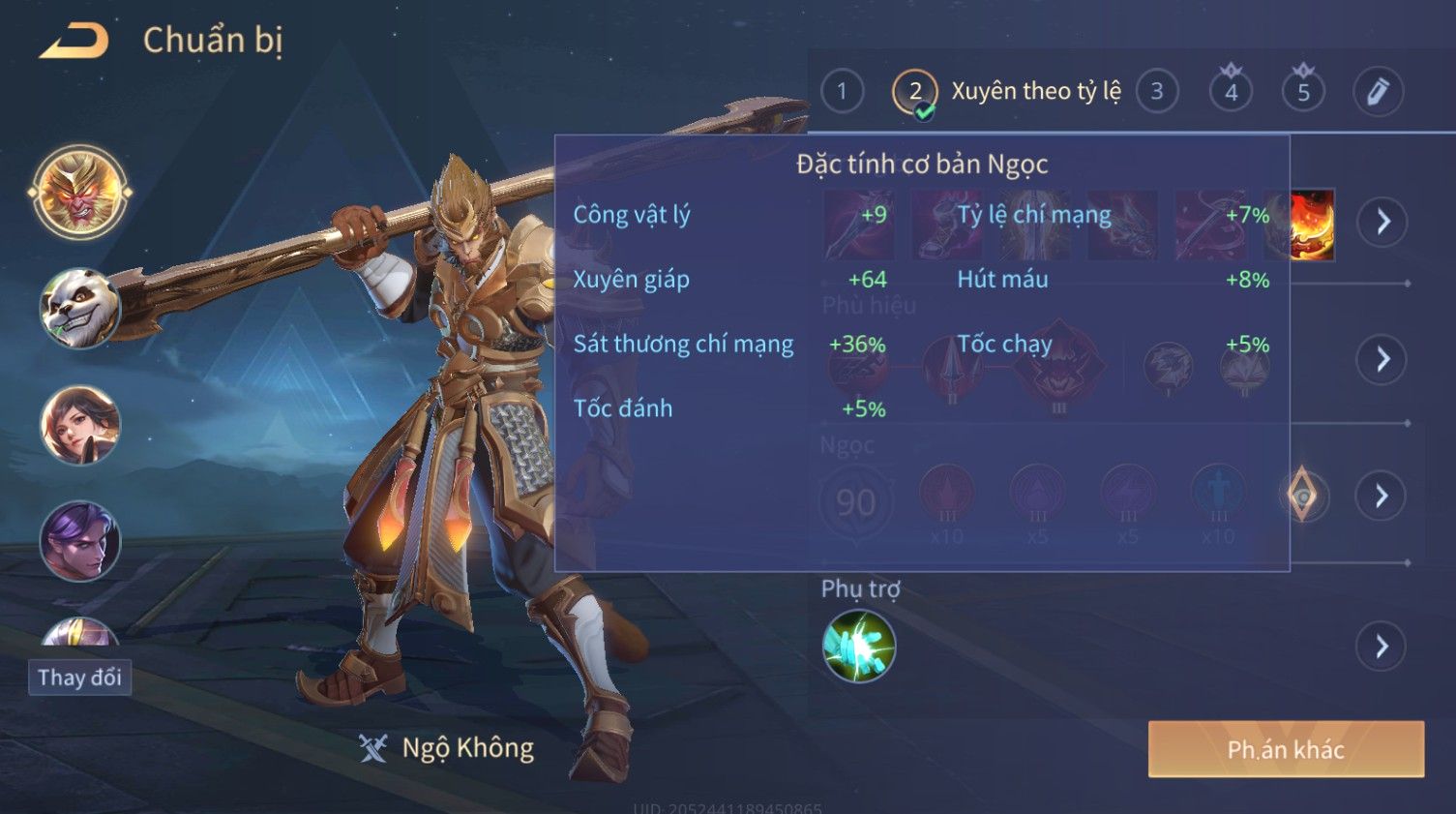Go back with the return arrow
This screenshot has height=814, width=1456.
(x=74, y=41)
